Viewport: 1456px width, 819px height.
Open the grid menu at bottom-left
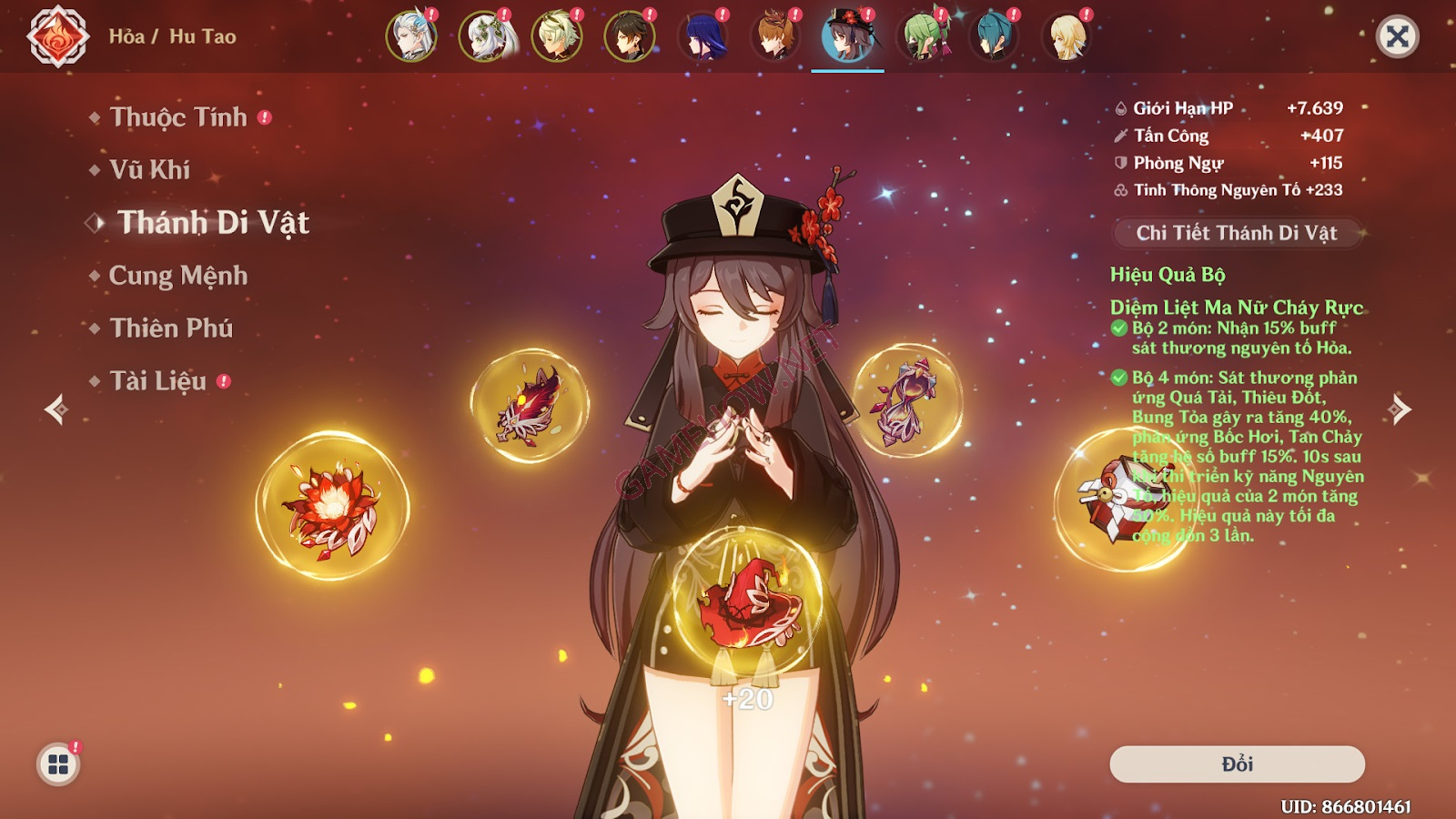point(56,764)
